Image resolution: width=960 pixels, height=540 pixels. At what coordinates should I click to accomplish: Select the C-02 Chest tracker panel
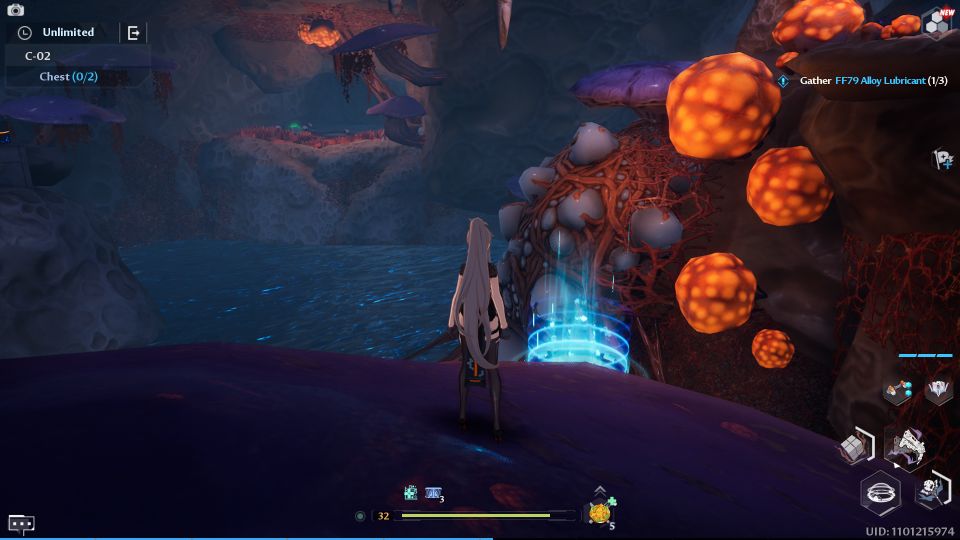pos(69,66)
